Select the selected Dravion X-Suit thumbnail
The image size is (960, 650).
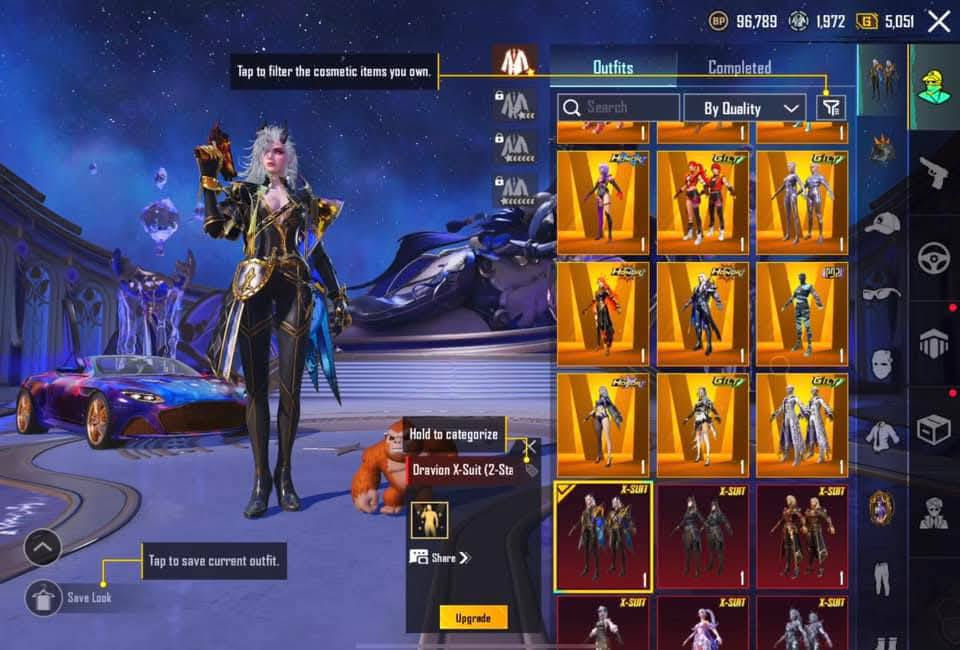coord(603,536)
